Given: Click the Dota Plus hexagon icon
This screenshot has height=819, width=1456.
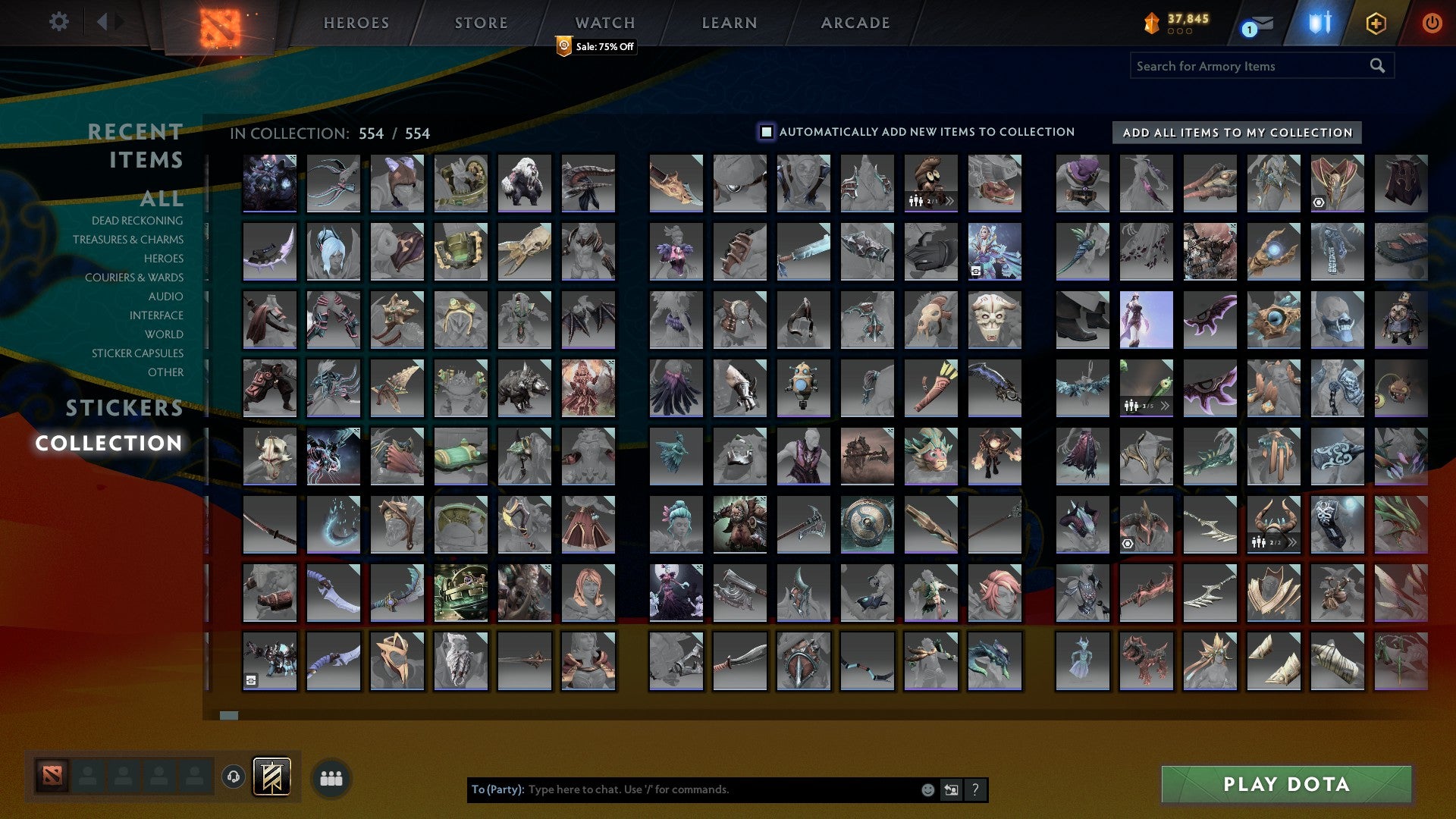Looking at the screenshot, I should 1378,23.
